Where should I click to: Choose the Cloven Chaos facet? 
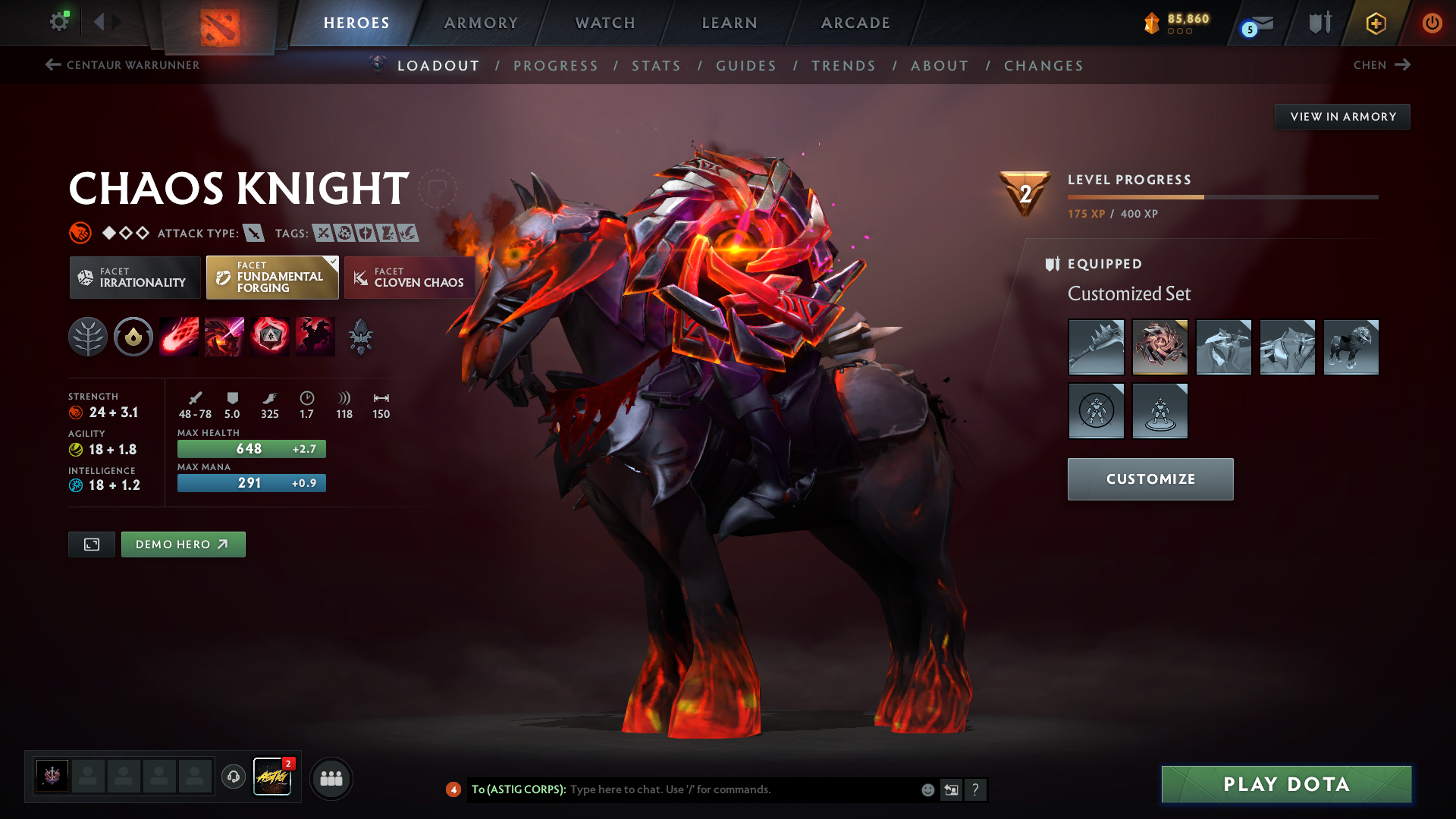click(409, 278)
